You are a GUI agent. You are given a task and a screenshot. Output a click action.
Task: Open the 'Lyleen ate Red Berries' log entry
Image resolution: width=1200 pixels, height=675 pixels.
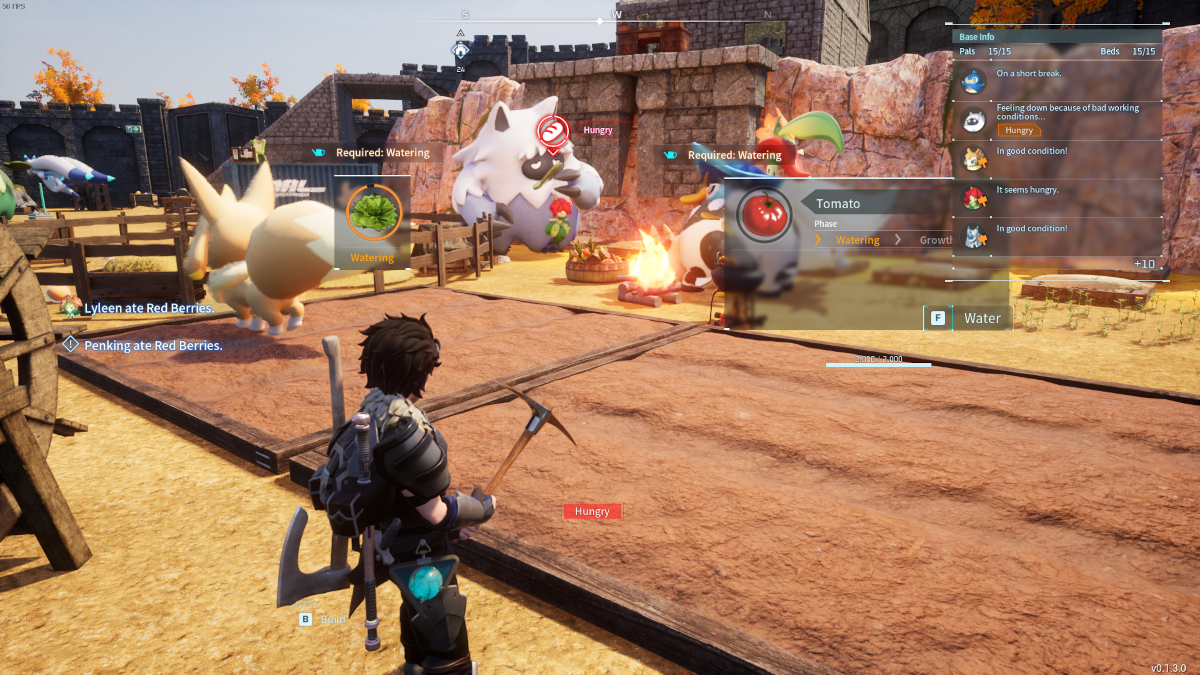[x=149, y=308]
